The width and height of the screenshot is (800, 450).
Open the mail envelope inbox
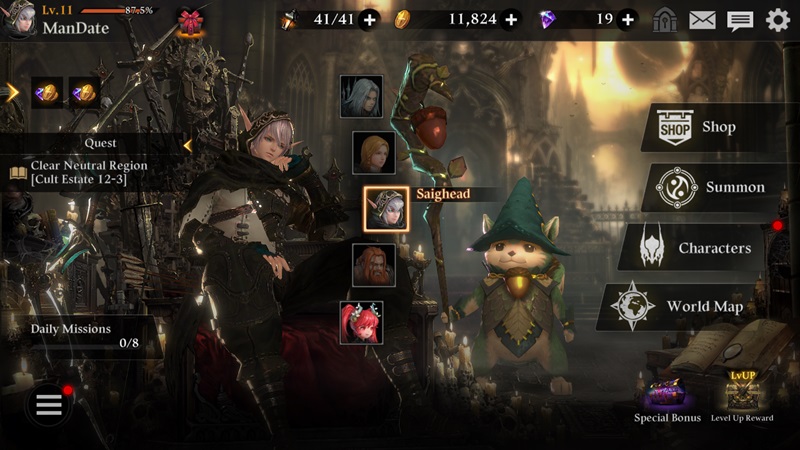tap(703, 19)
